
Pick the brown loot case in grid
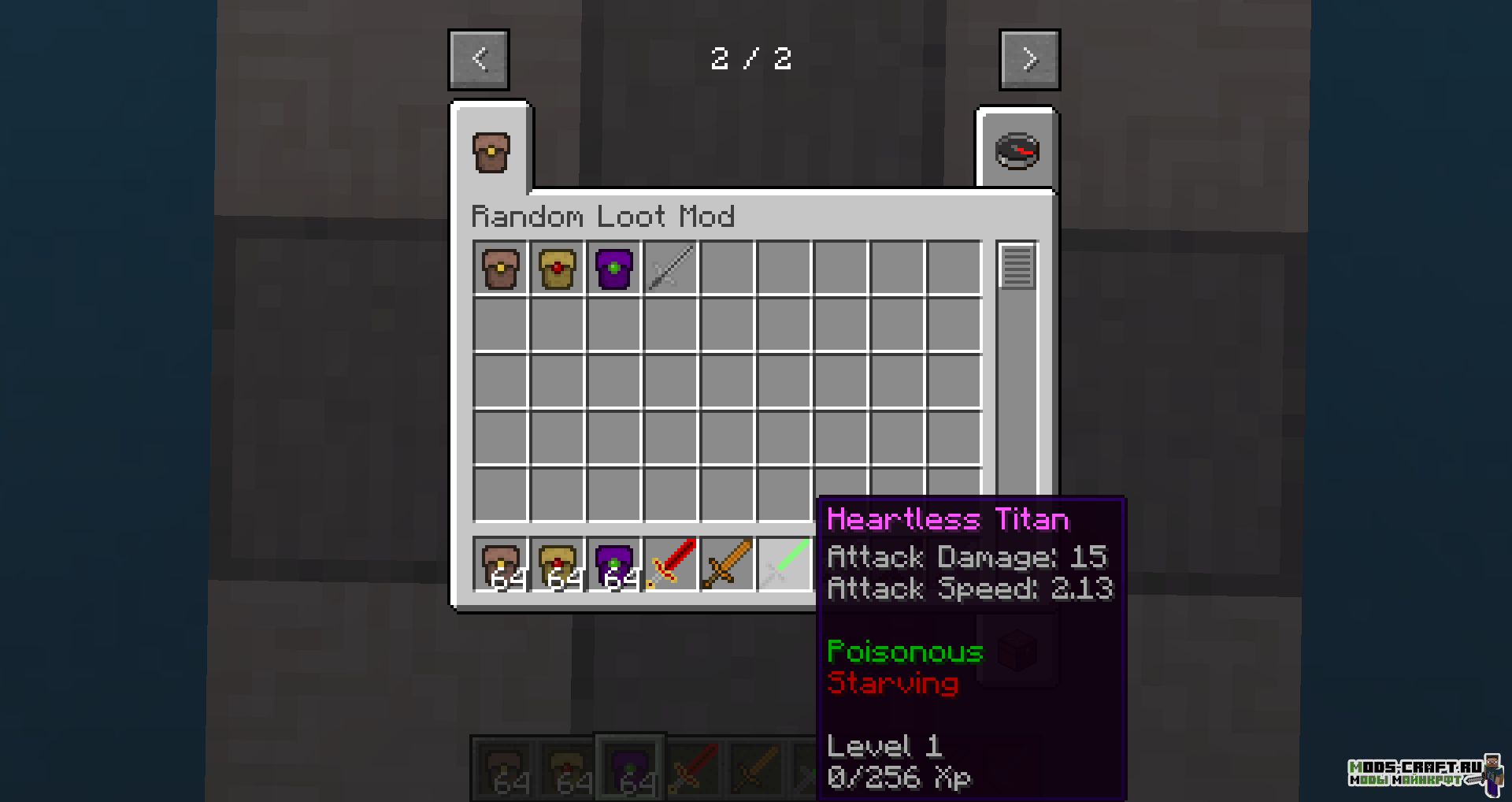click(501, 269)
